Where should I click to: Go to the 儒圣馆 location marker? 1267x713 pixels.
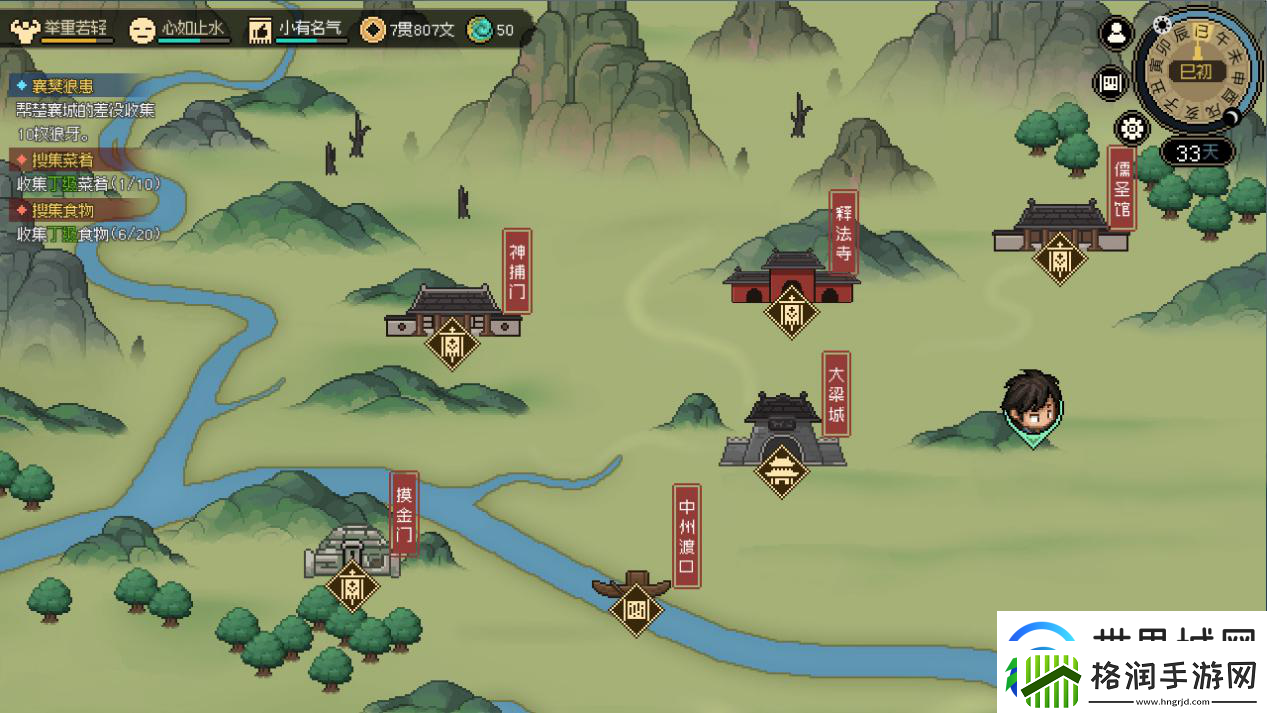point(1059,258)
